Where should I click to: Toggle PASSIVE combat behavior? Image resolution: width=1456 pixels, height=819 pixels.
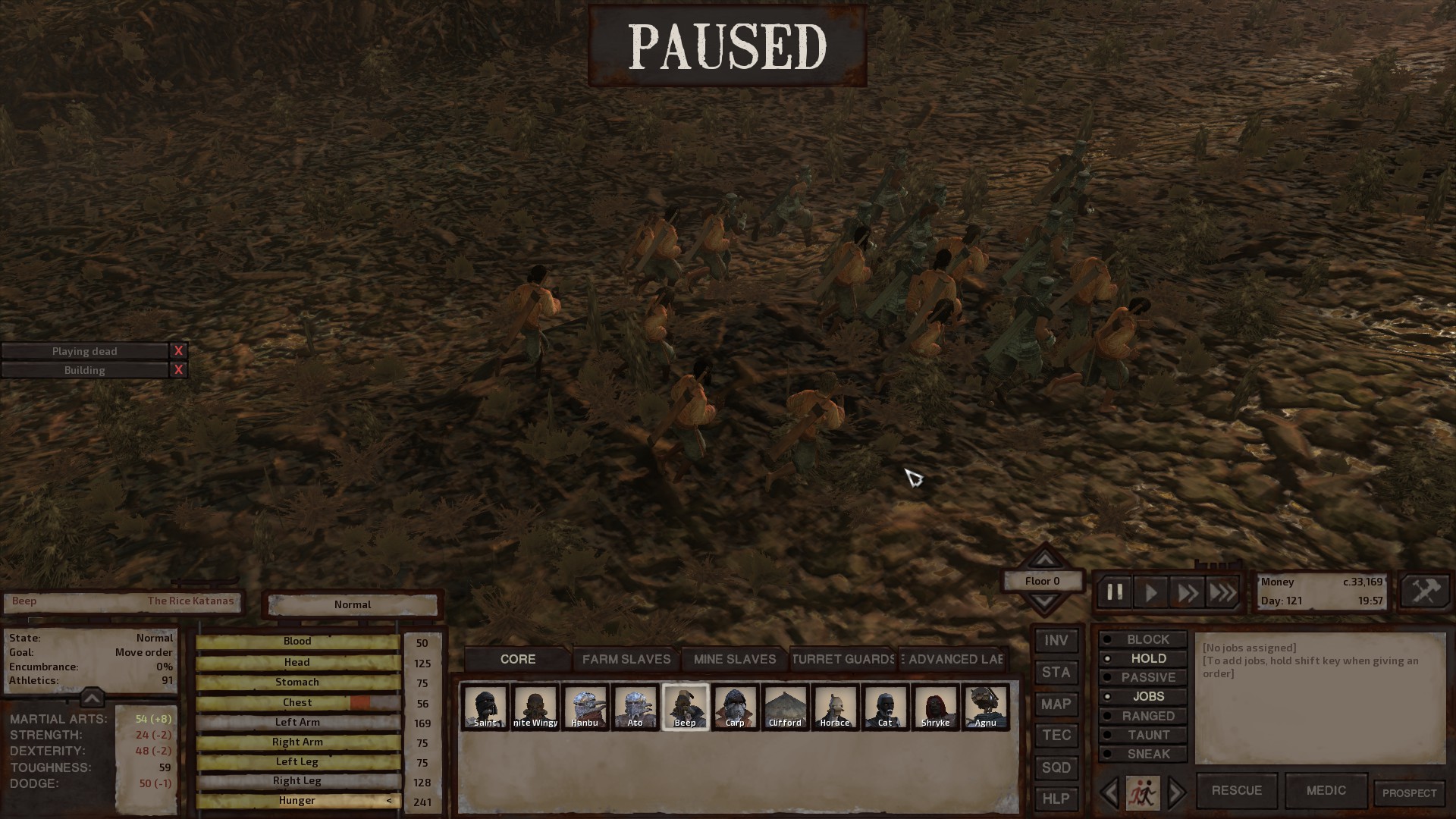(x=1144, y=677)
